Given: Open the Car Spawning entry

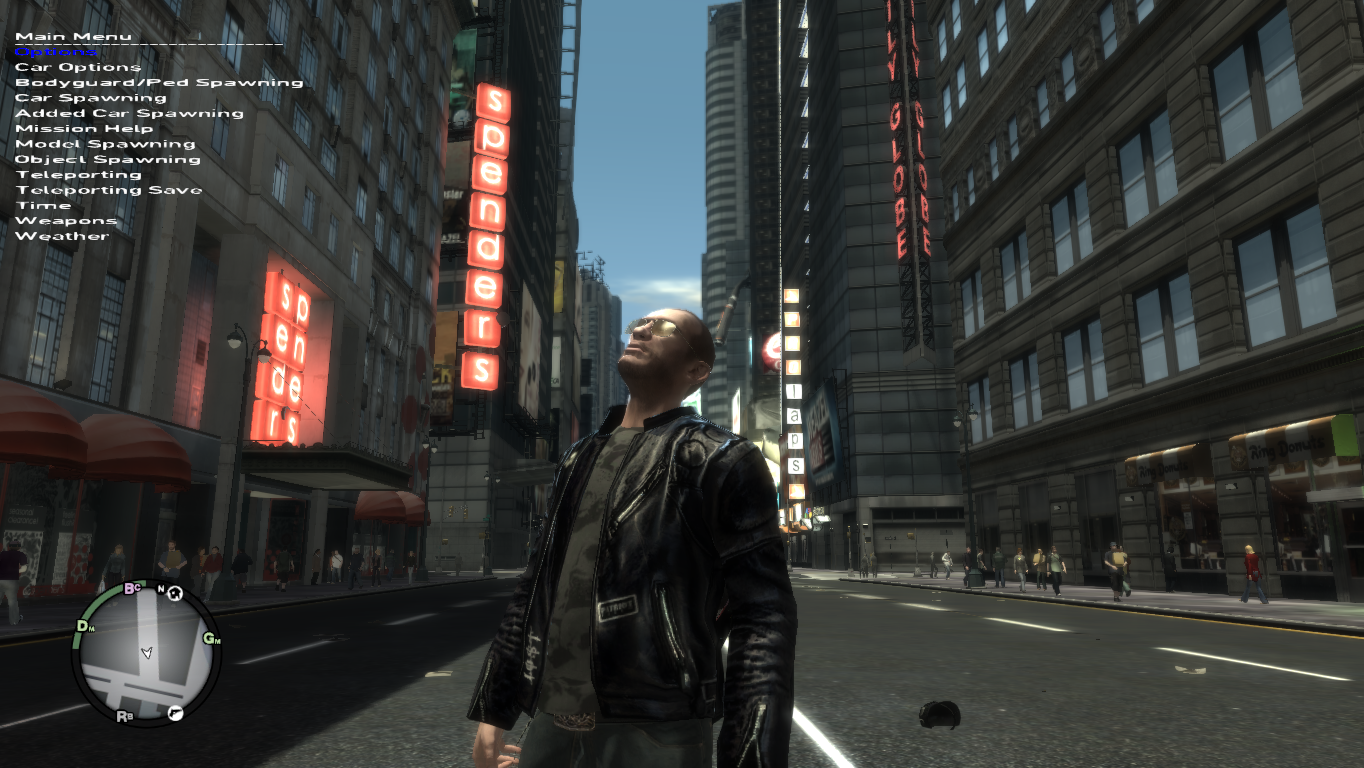Looking at the screenshot, I should coord(91,98).
